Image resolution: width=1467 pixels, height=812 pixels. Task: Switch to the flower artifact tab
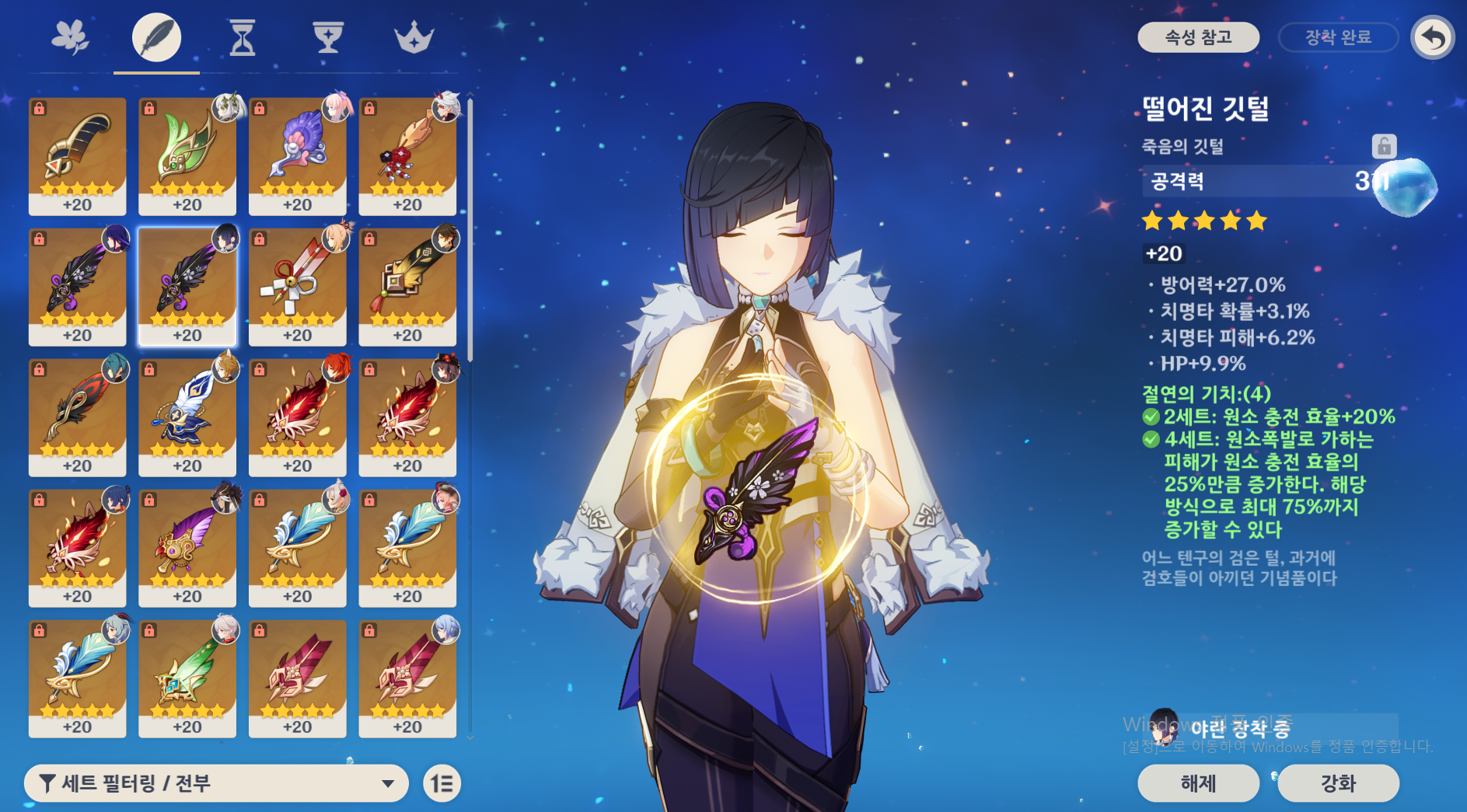pos(71,37)
